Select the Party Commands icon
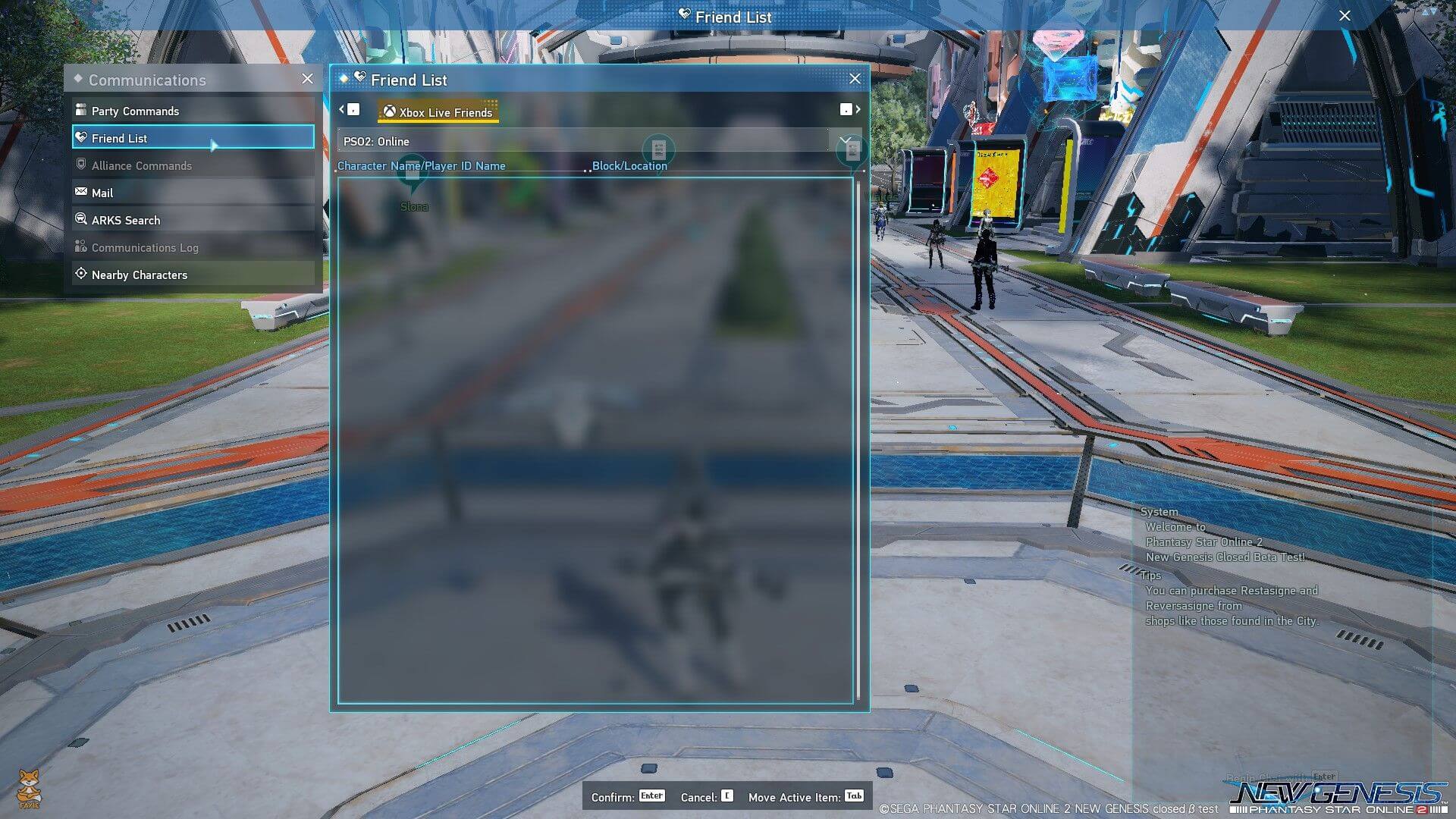 pos(81,110)
